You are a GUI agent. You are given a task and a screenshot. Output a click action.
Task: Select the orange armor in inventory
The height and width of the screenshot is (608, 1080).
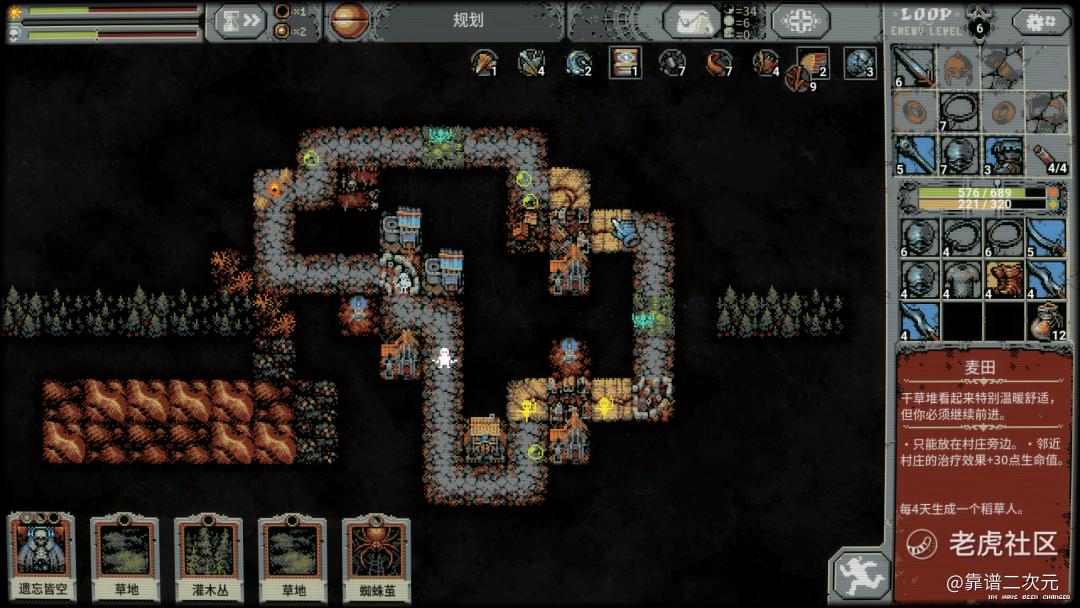click(x=1001, y=278)
